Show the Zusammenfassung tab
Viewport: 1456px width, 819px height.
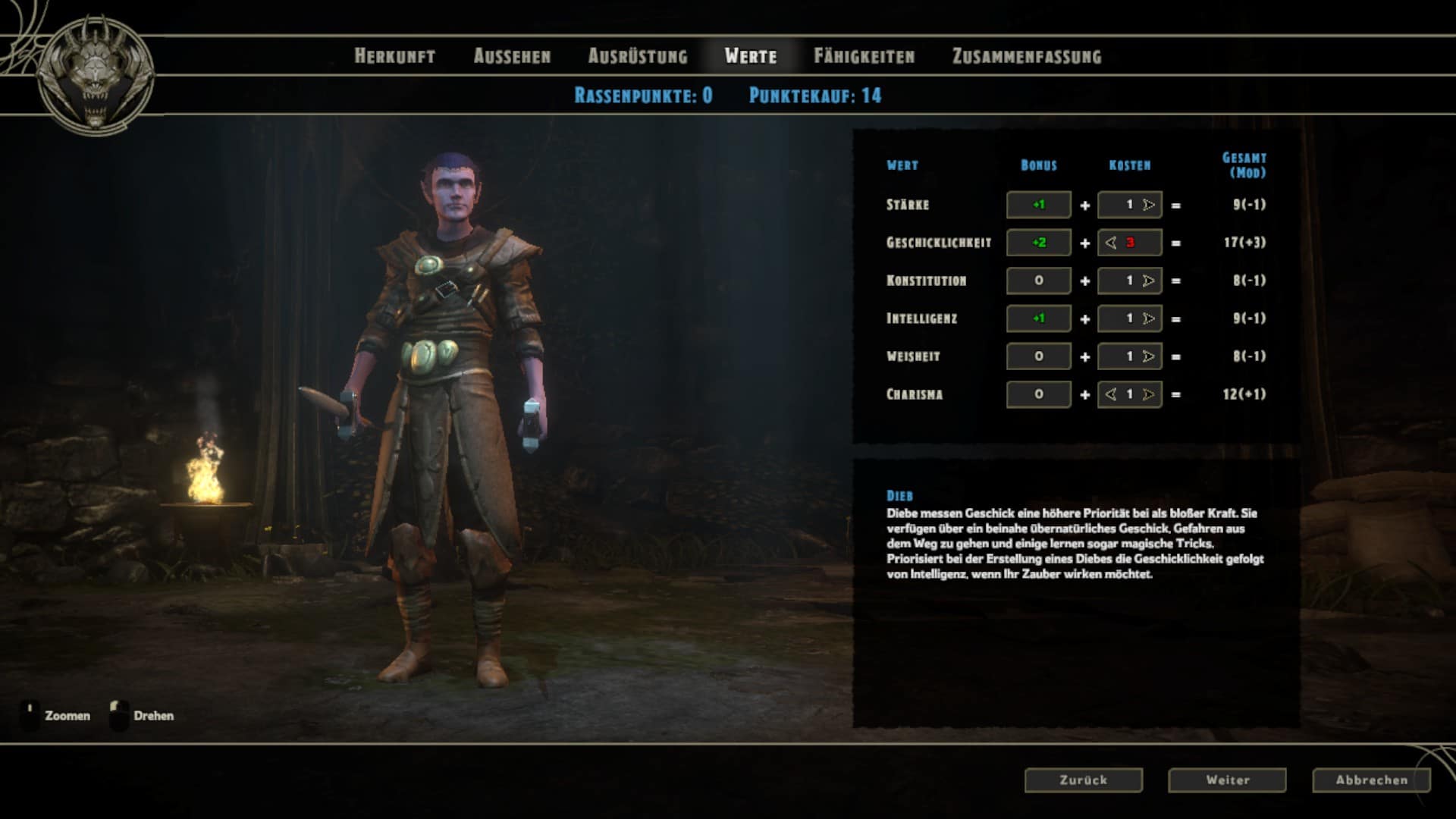pos(1027,56)
